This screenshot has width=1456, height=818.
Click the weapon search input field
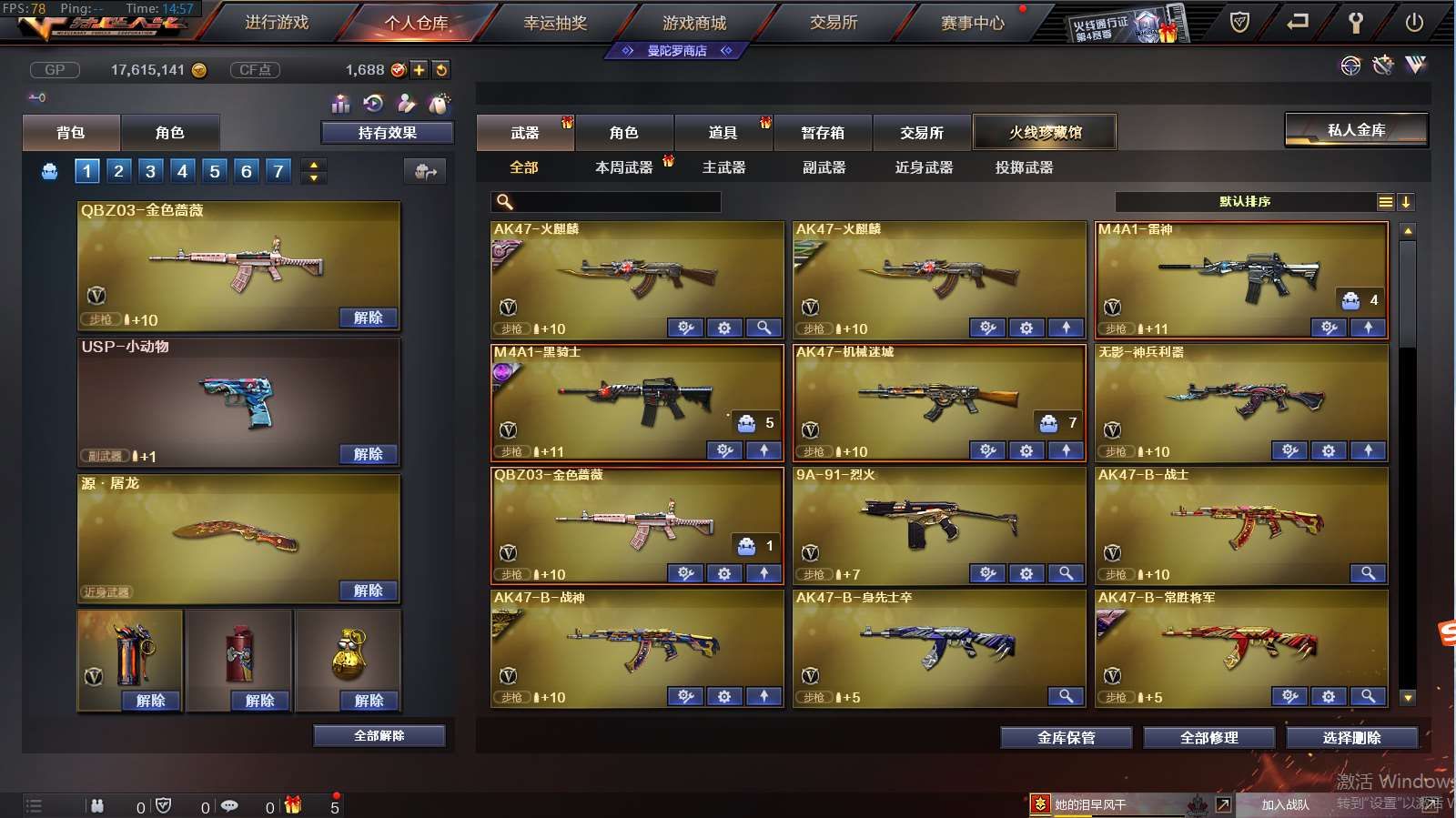pyautogui.click(x=605, y=202)
